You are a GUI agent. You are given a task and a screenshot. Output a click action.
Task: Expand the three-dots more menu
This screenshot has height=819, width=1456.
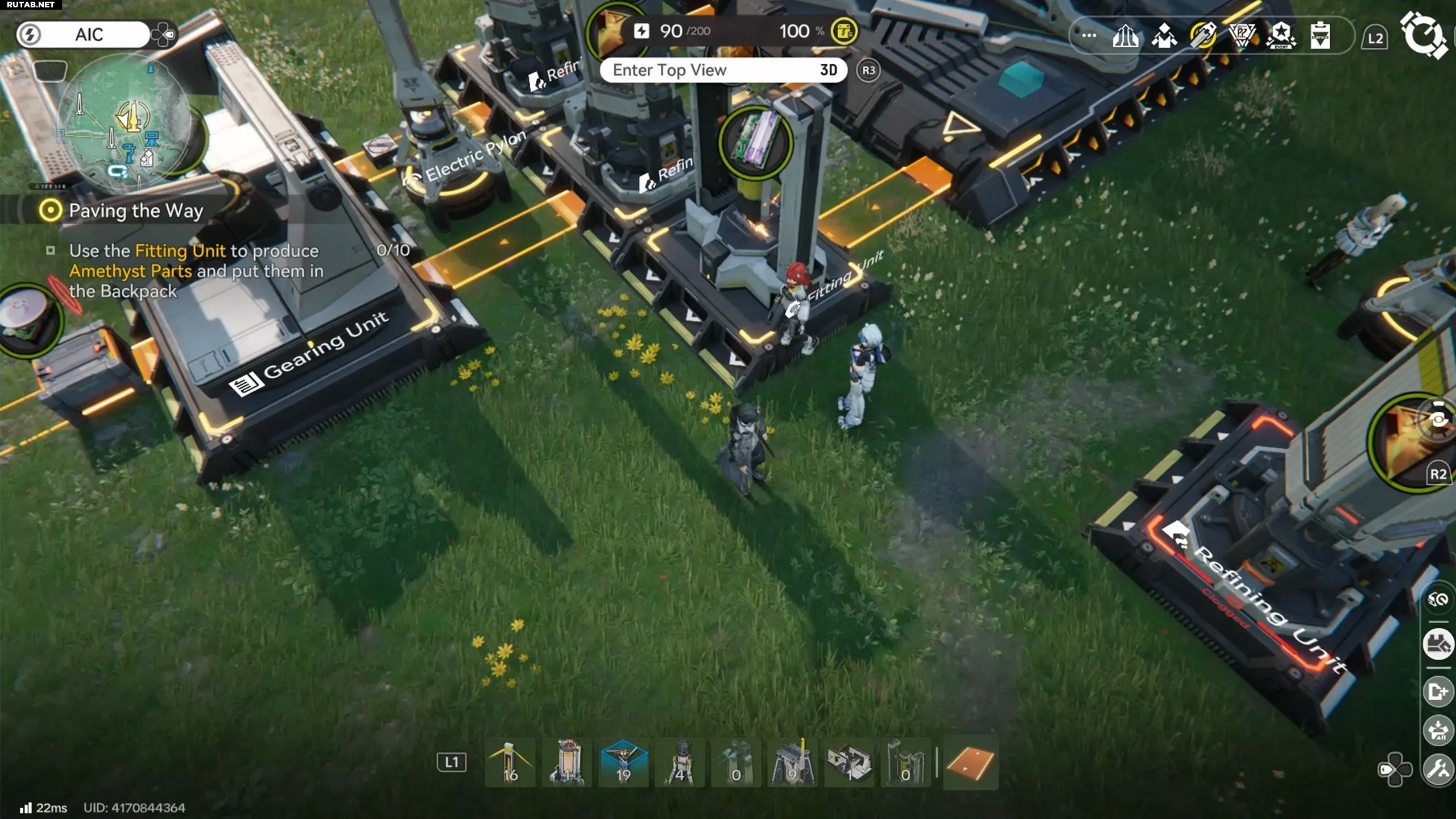click(x=1089, y=35)
